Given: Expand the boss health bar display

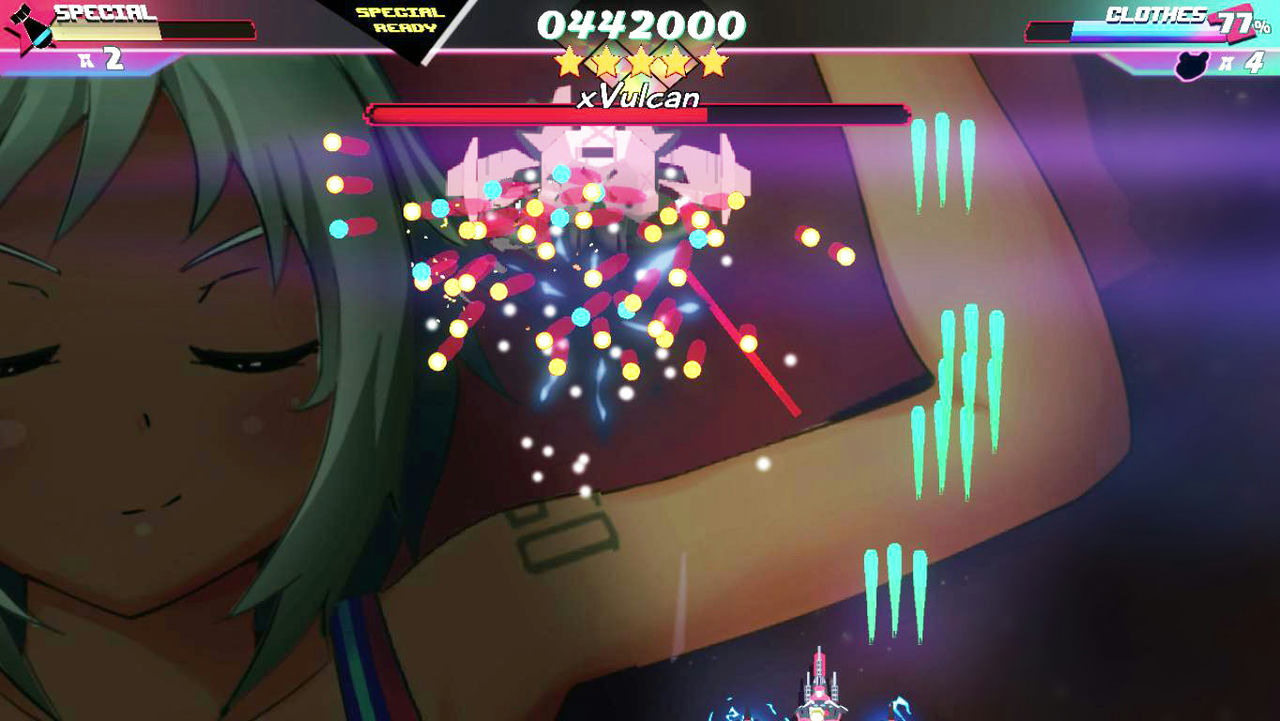Looking at the screenshot, I should [x=638, y=114].
